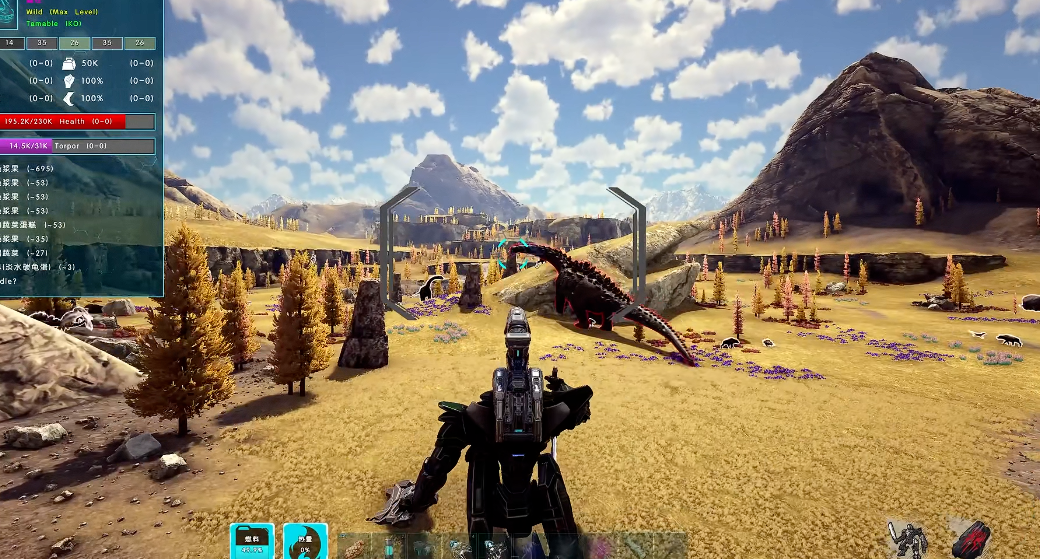Activate the mech sword weapon icon

coord(908,540)
